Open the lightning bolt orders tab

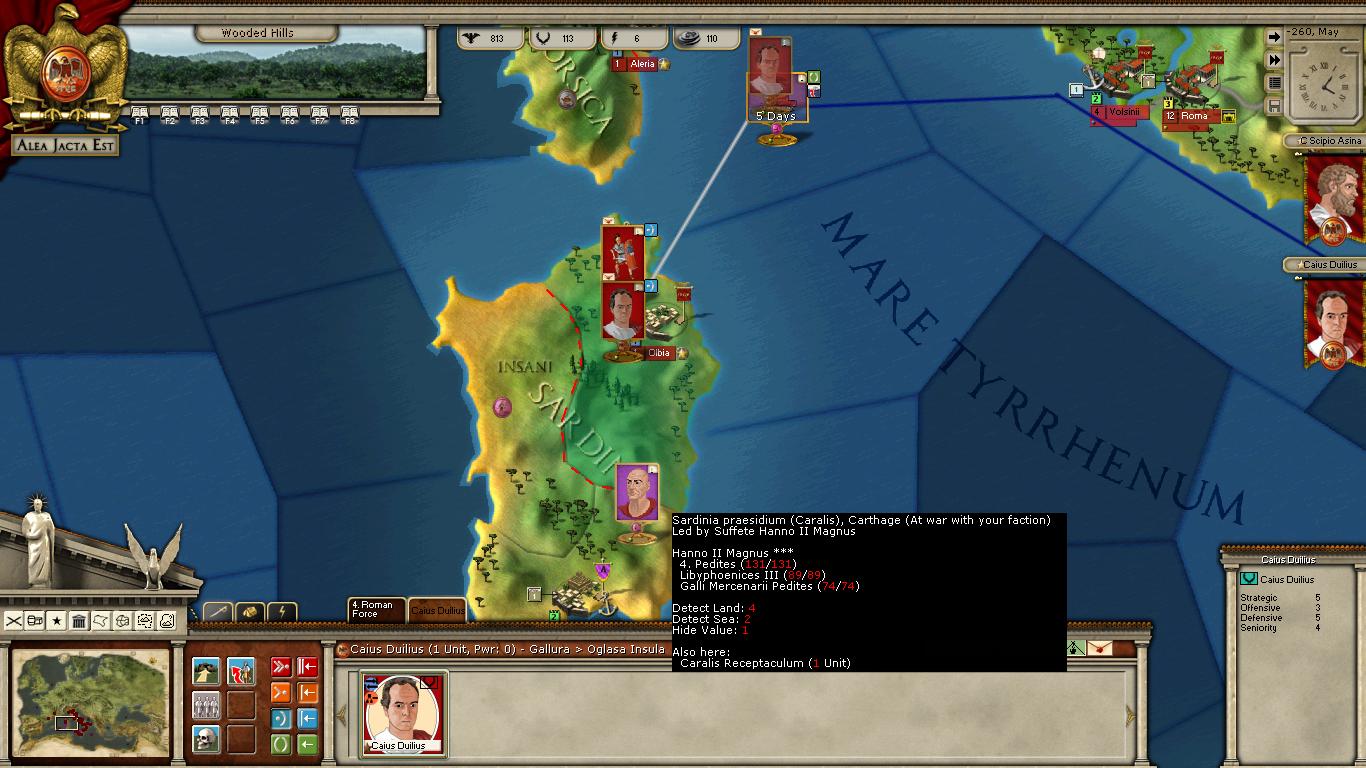282,611
